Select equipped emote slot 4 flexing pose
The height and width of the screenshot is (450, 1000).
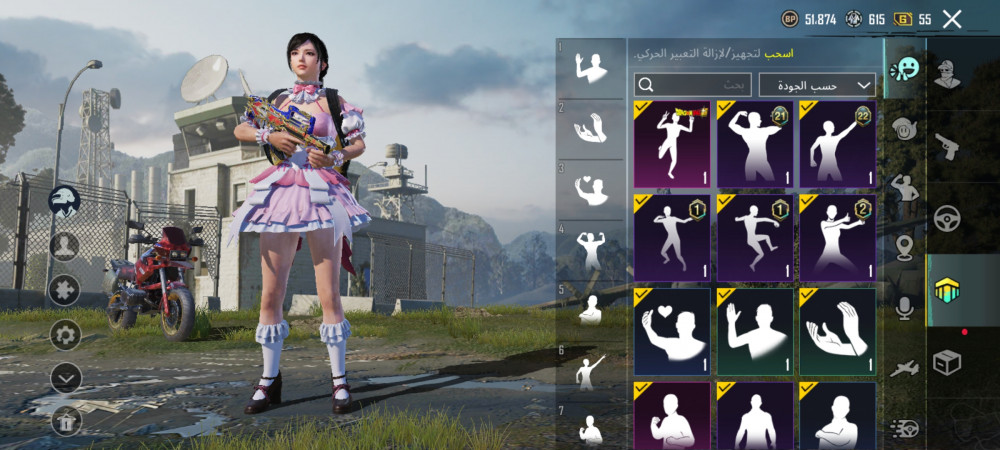[x=590, y=249]
